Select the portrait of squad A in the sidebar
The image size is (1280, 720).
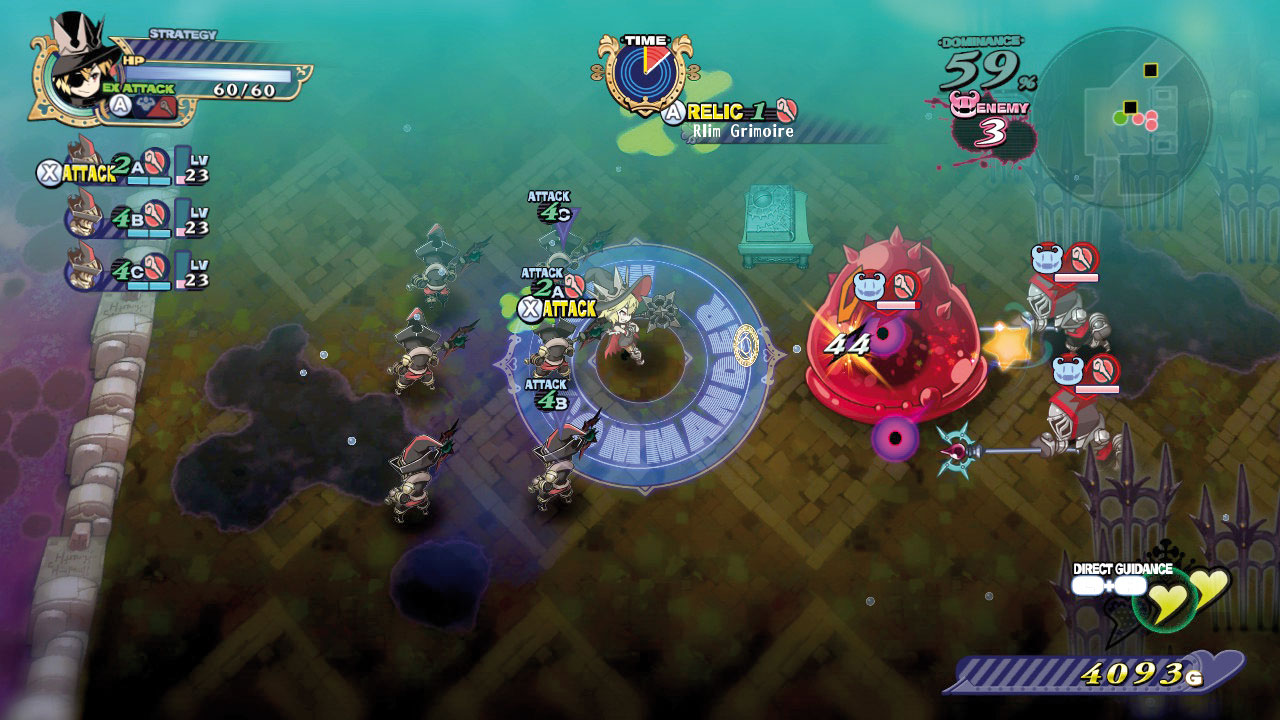pos(83,164)
